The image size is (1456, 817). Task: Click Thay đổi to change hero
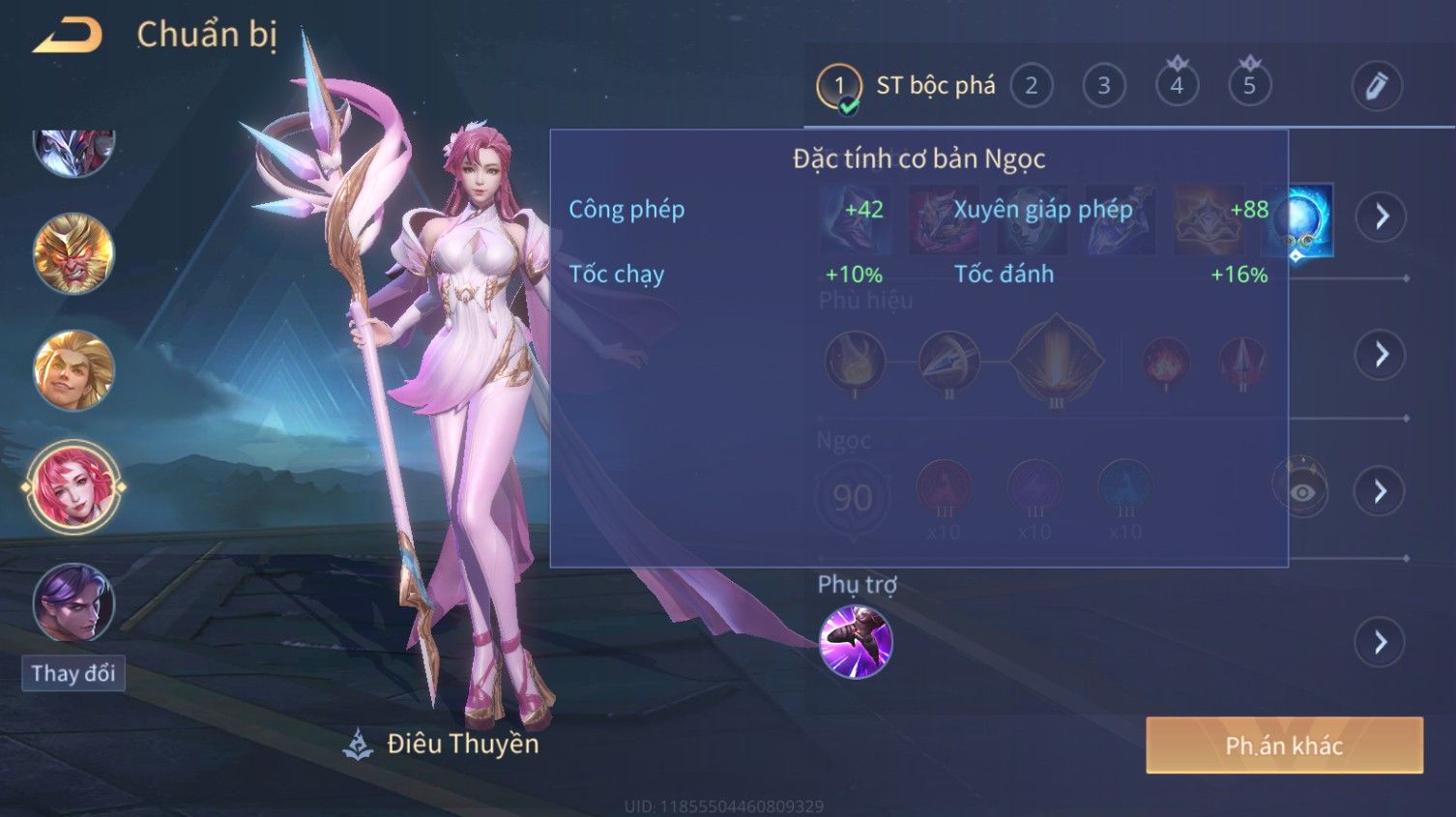(73, 674)
